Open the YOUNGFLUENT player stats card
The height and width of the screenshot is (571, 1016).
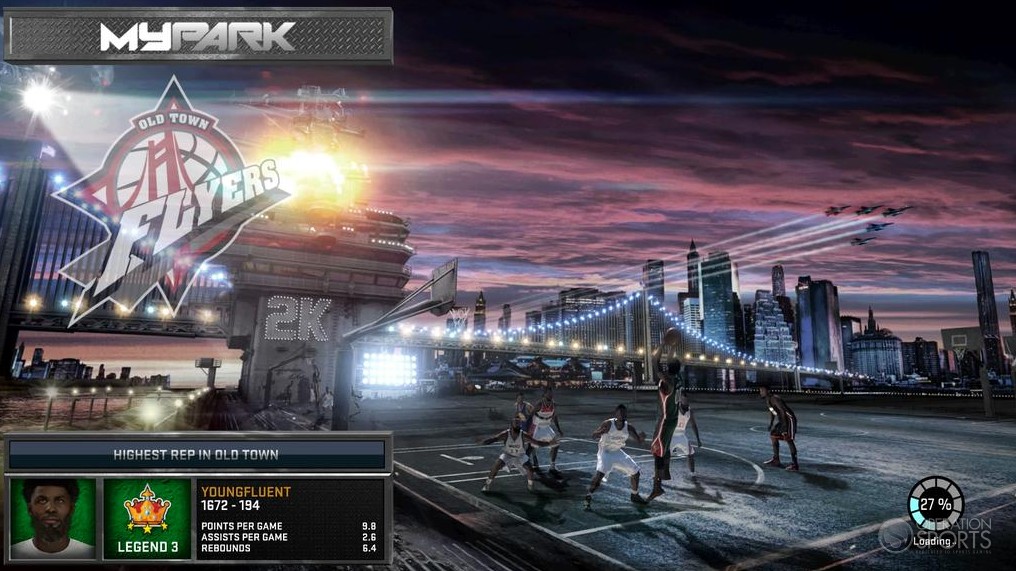coord(290,518)
